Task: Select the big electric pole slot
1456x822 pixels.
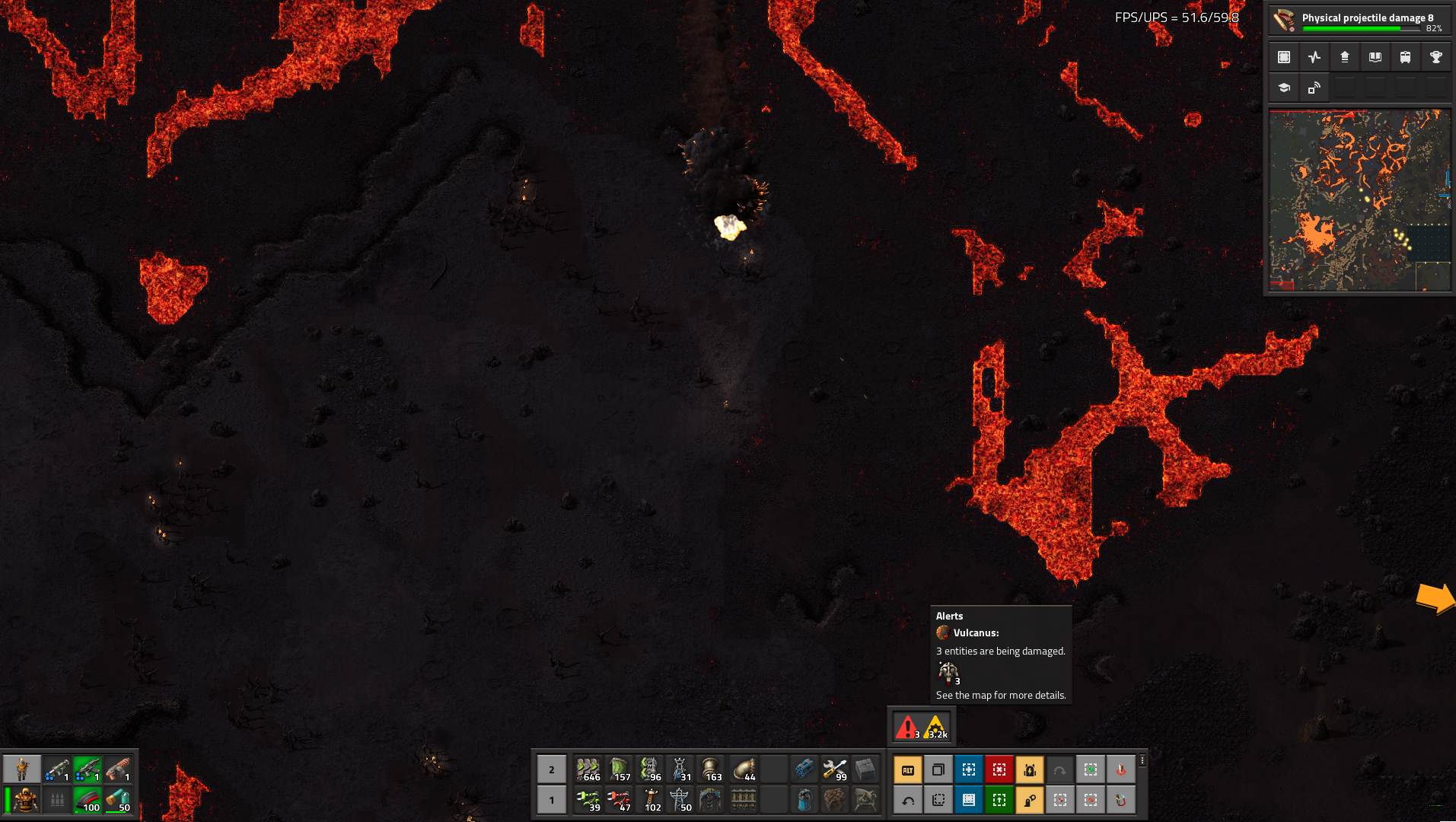Action: click(x=679, y=800)
